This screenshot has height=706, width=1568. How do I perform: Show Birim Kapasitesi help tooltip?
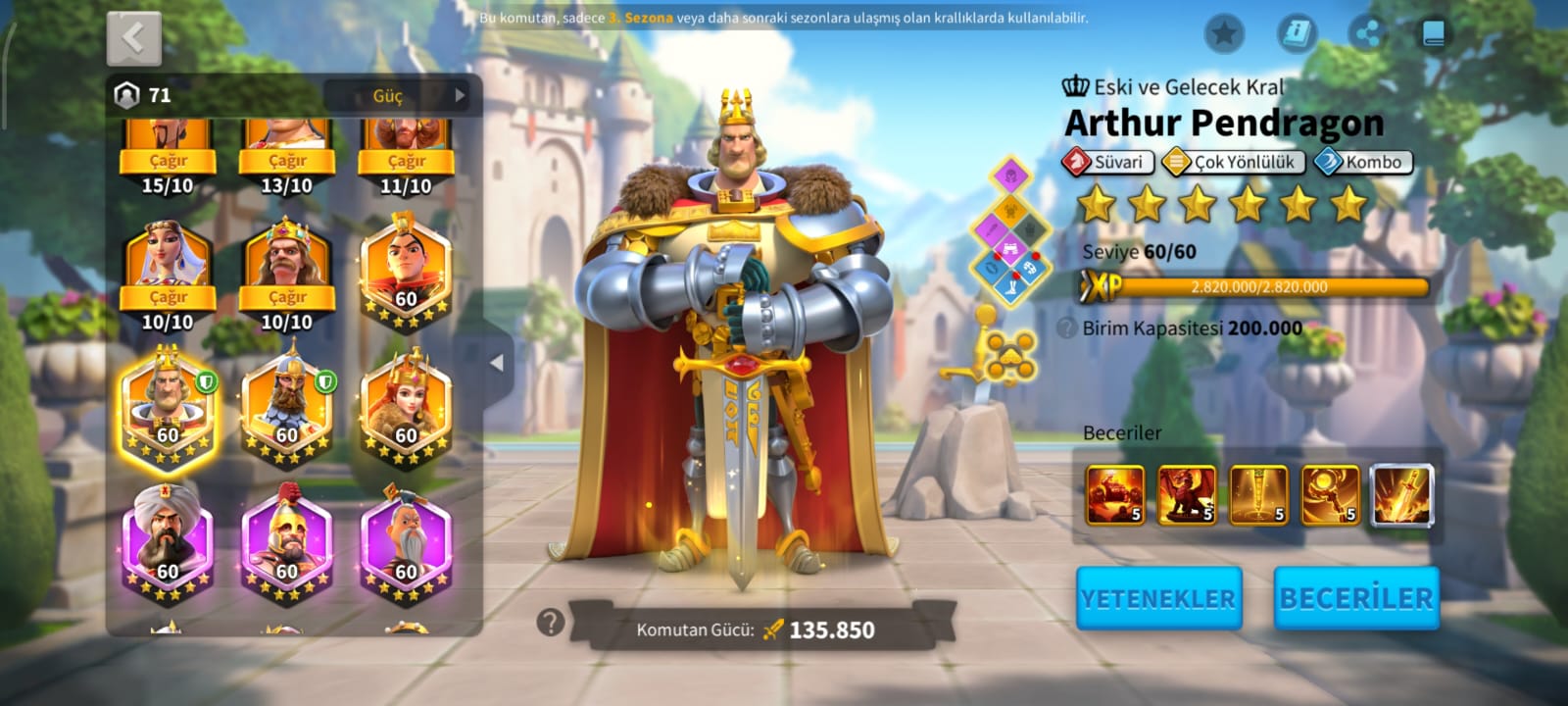[x=1067, y=328]
